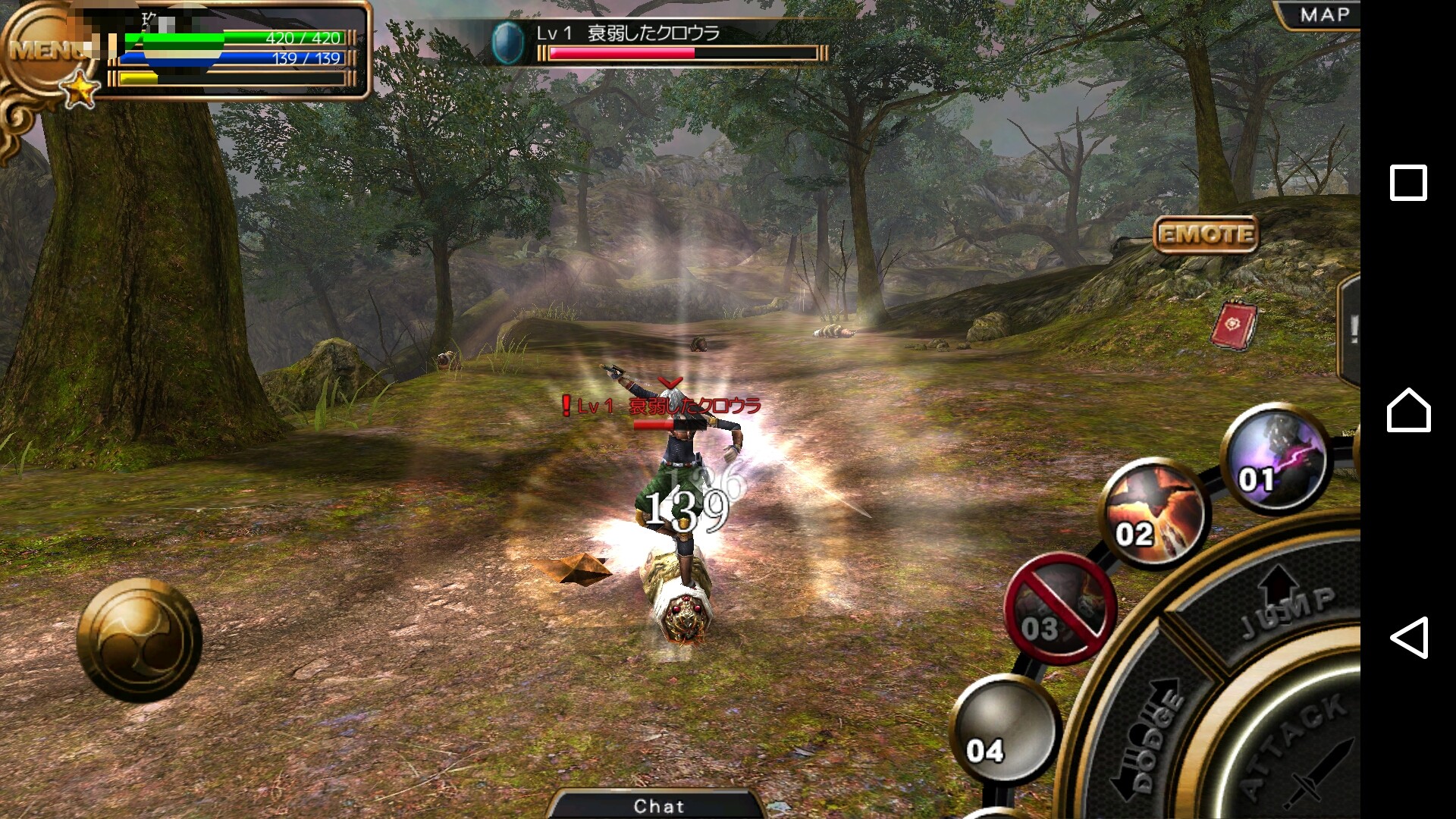
Task: Tap the Android home button
Action: pos(1408,410)
